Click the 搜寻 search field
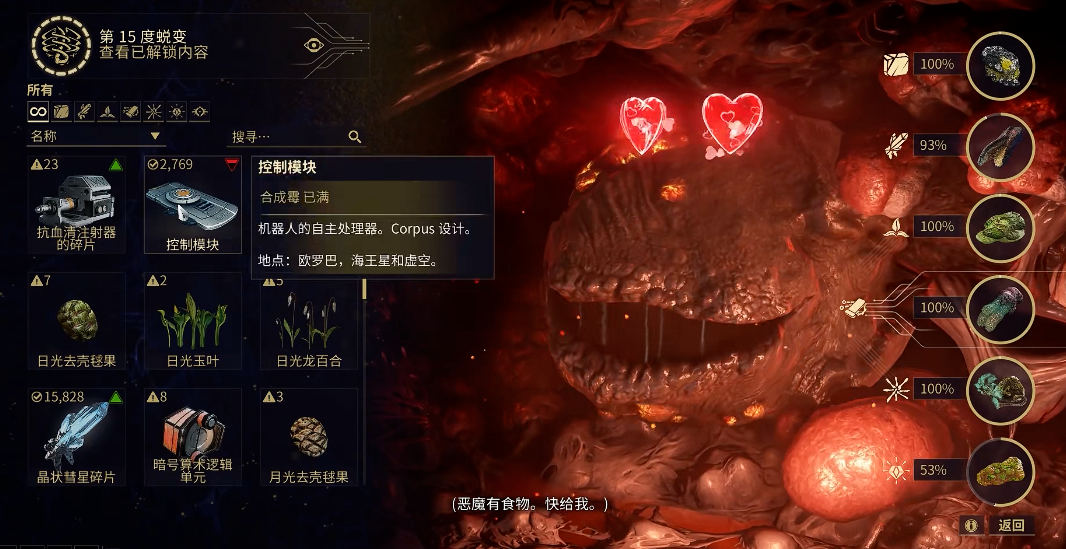This screenshot has height=549, width=1066. click(289, 137)
